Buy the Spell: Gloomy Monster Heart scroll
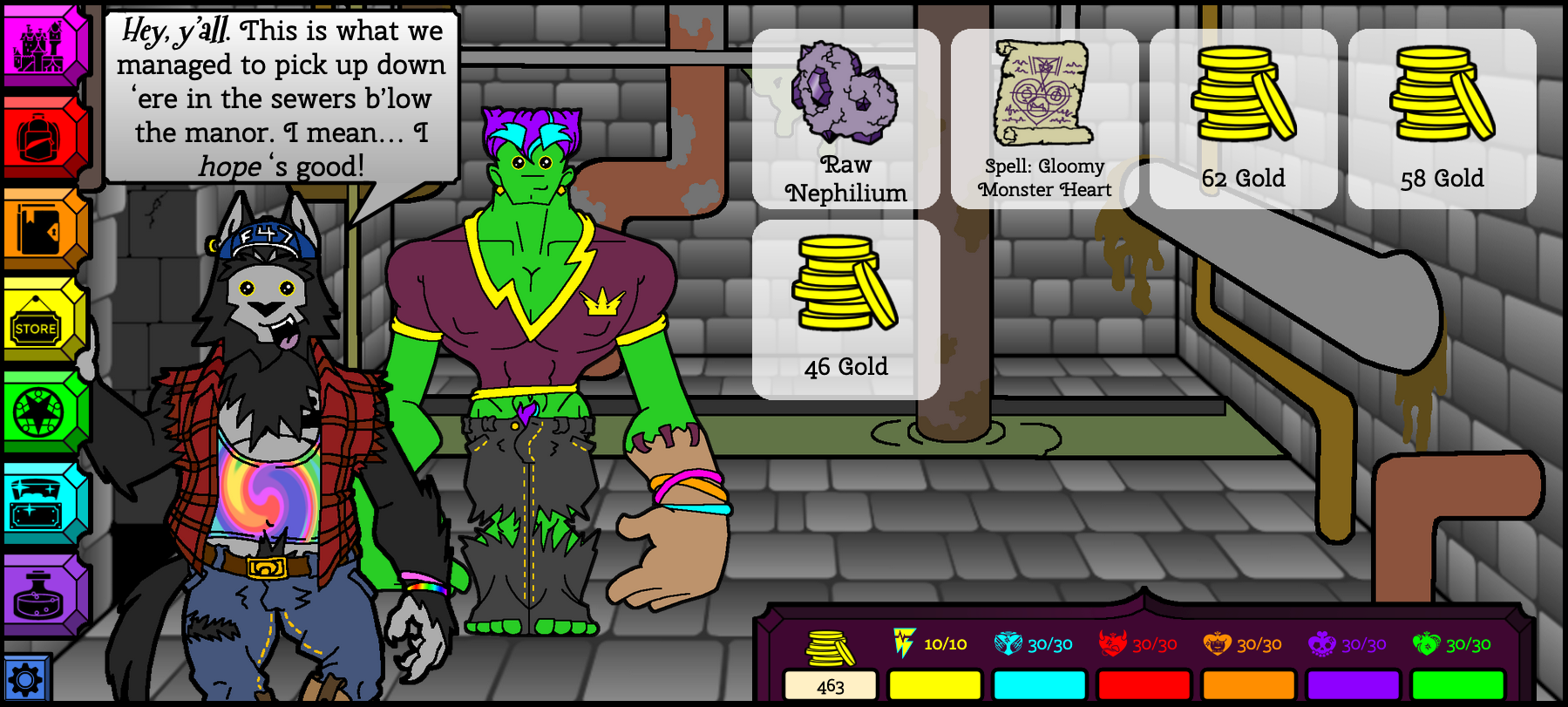Screen dimensions: 1568x707 (1043, 118)
